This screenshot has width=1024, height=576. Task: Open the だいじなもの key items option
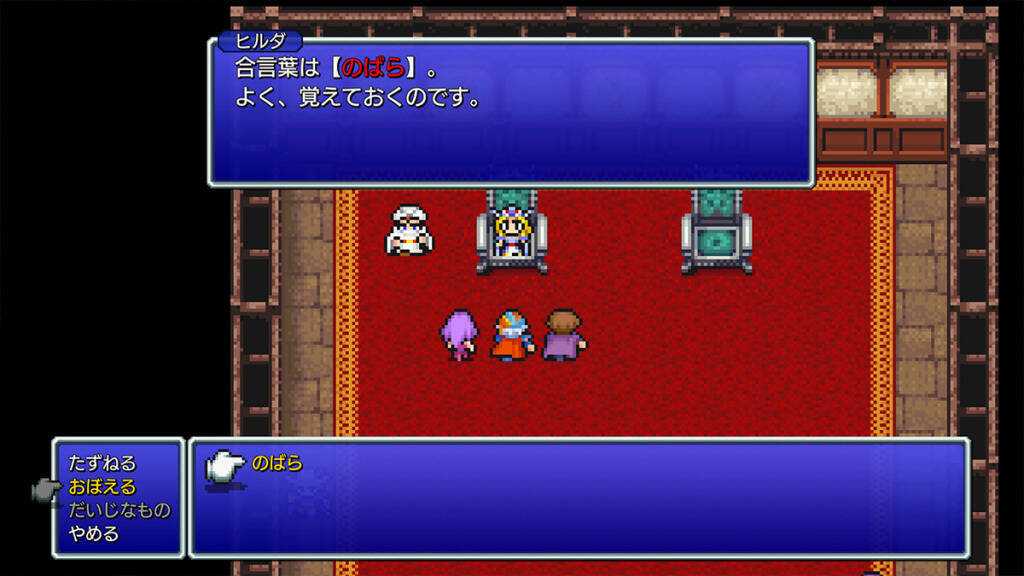pos(119,510)
